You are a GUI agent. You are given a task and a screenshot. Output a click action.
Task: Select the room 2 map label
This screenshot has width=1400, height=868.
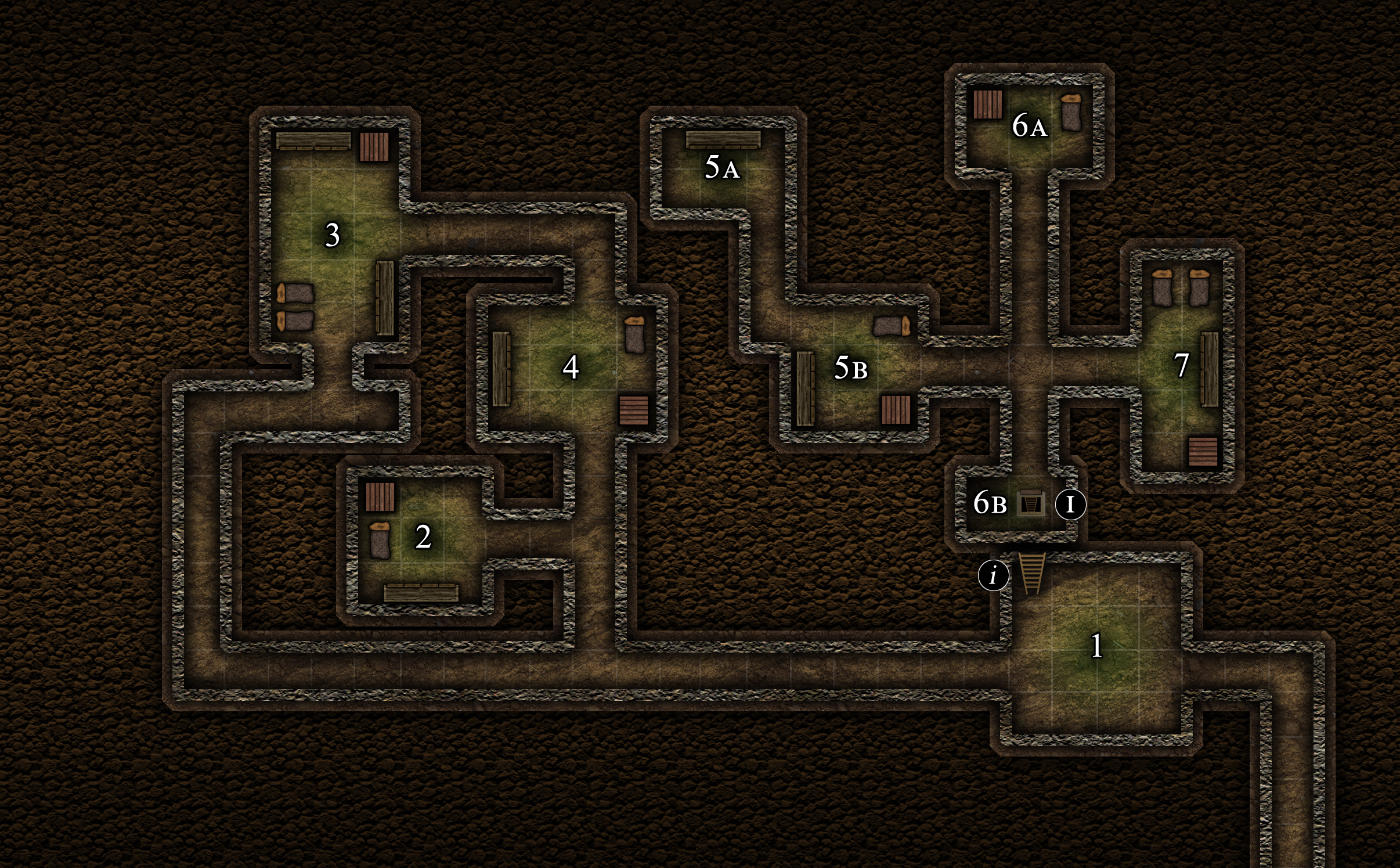[x=423, y=536]
